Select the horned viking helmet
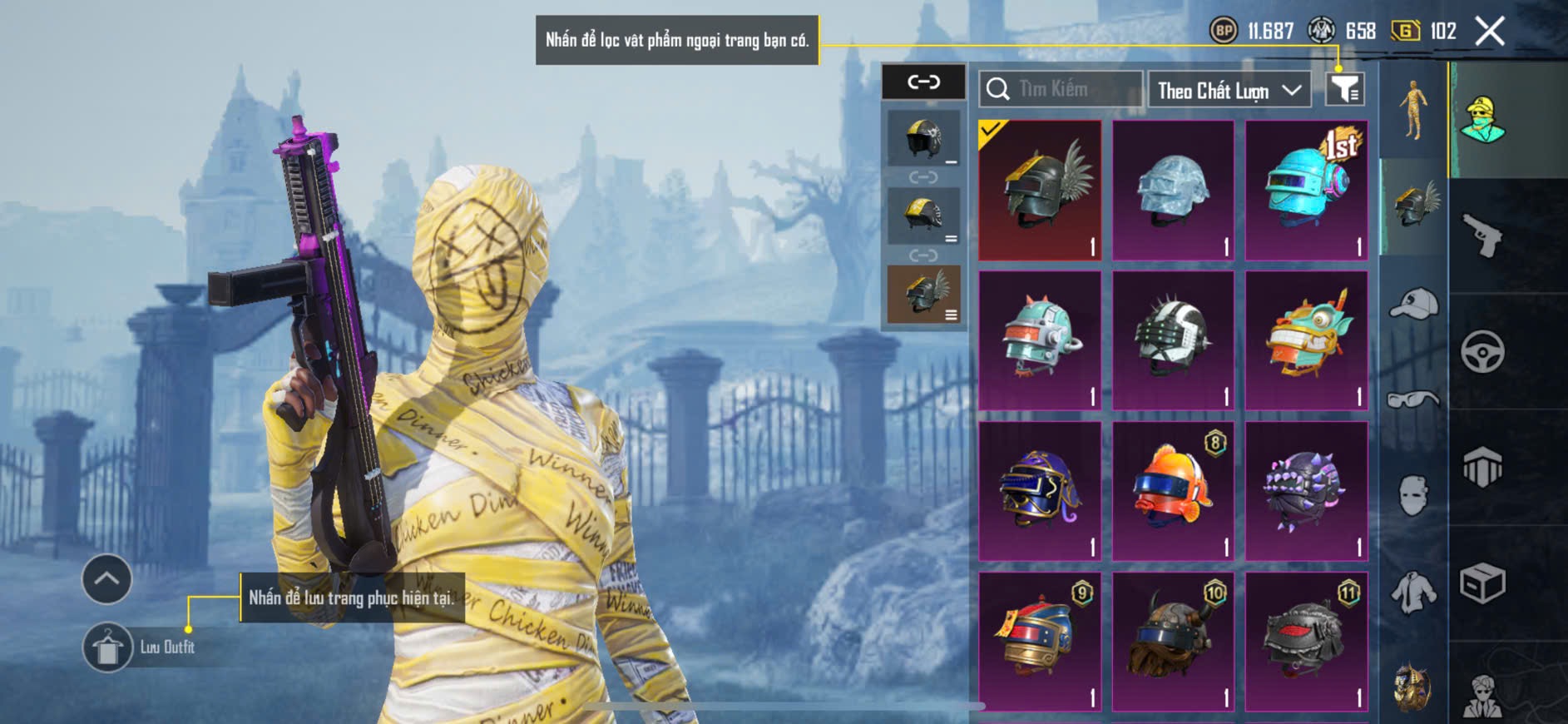Screen dimensions: 1568x724 [1173, 641]
